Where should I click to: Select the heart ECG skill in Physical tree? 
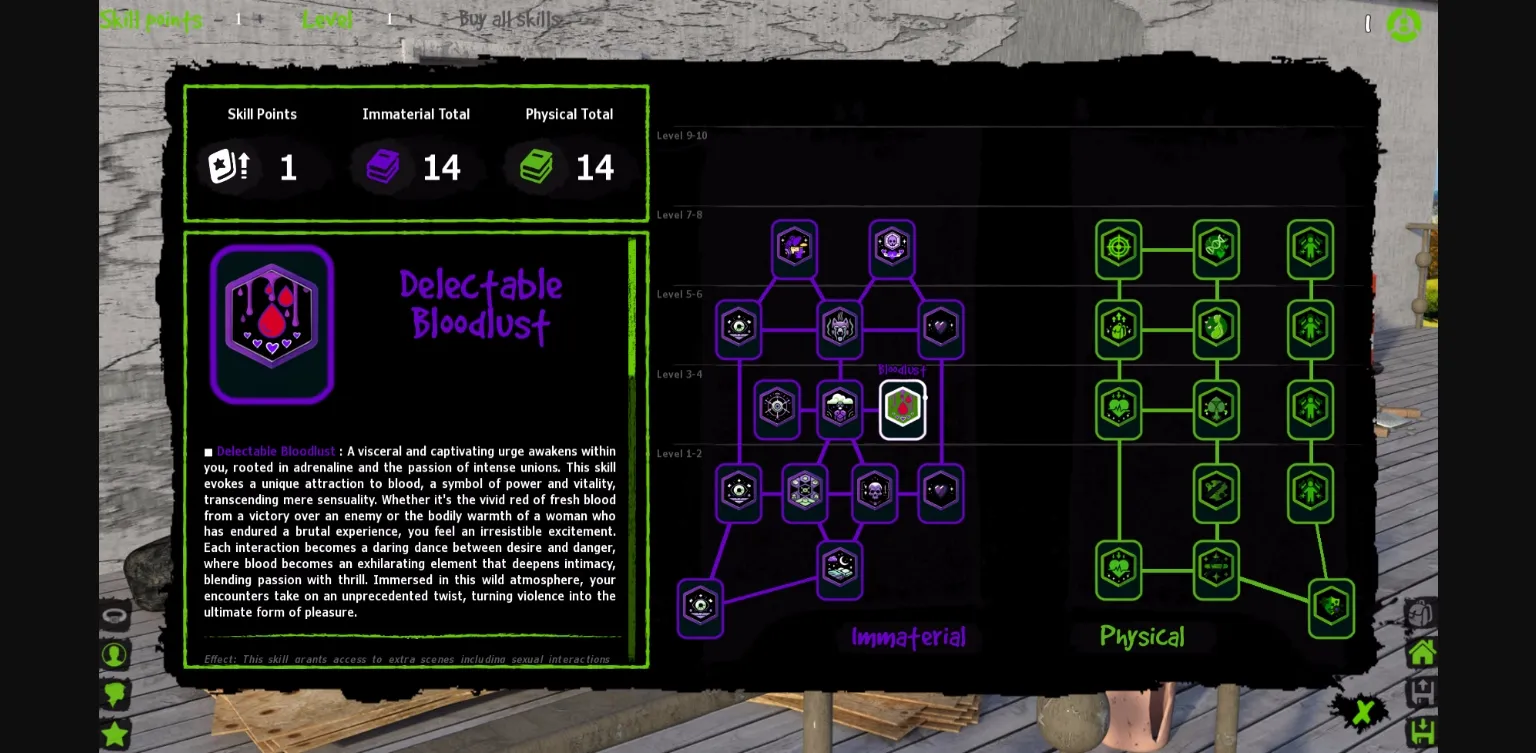pos(1118,409)
